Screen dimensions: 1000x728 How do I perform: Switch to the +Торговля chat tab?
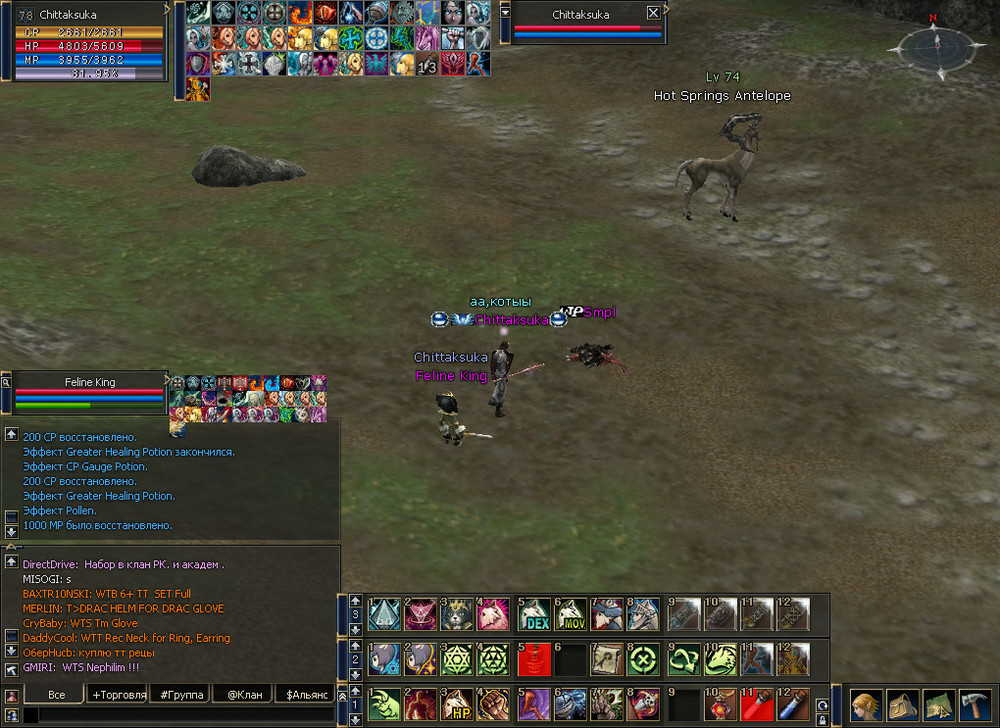118,694
